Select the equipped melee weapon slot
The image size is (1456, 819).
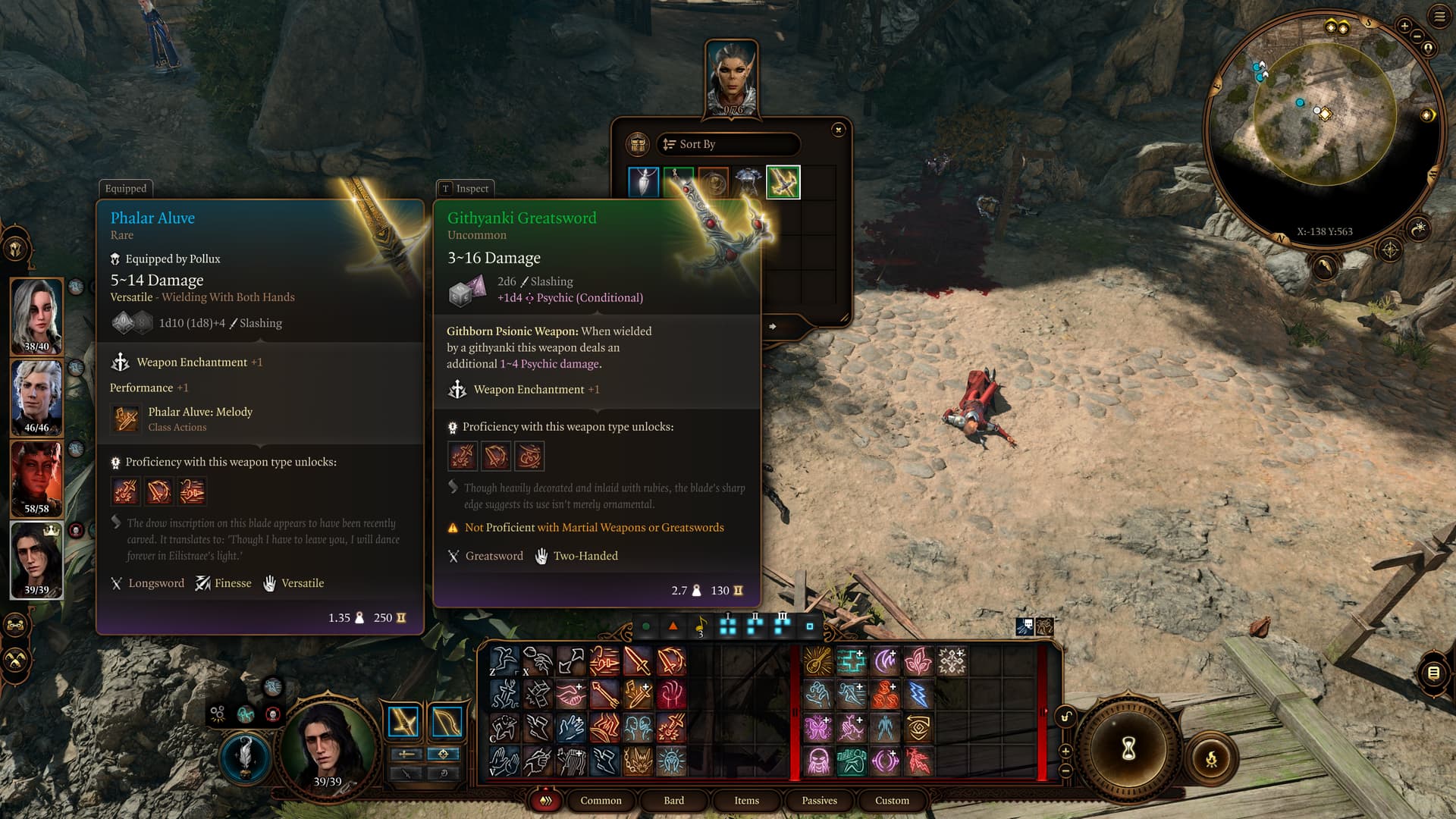click(403, 722)
